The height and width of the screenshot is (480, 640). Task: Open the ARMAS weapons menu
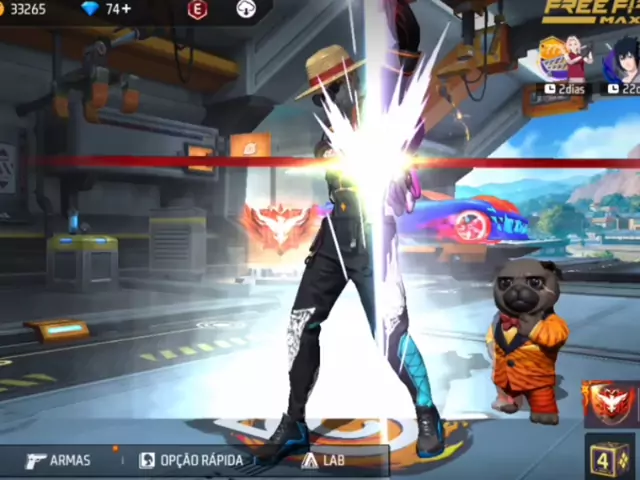[x=58, y=460]
